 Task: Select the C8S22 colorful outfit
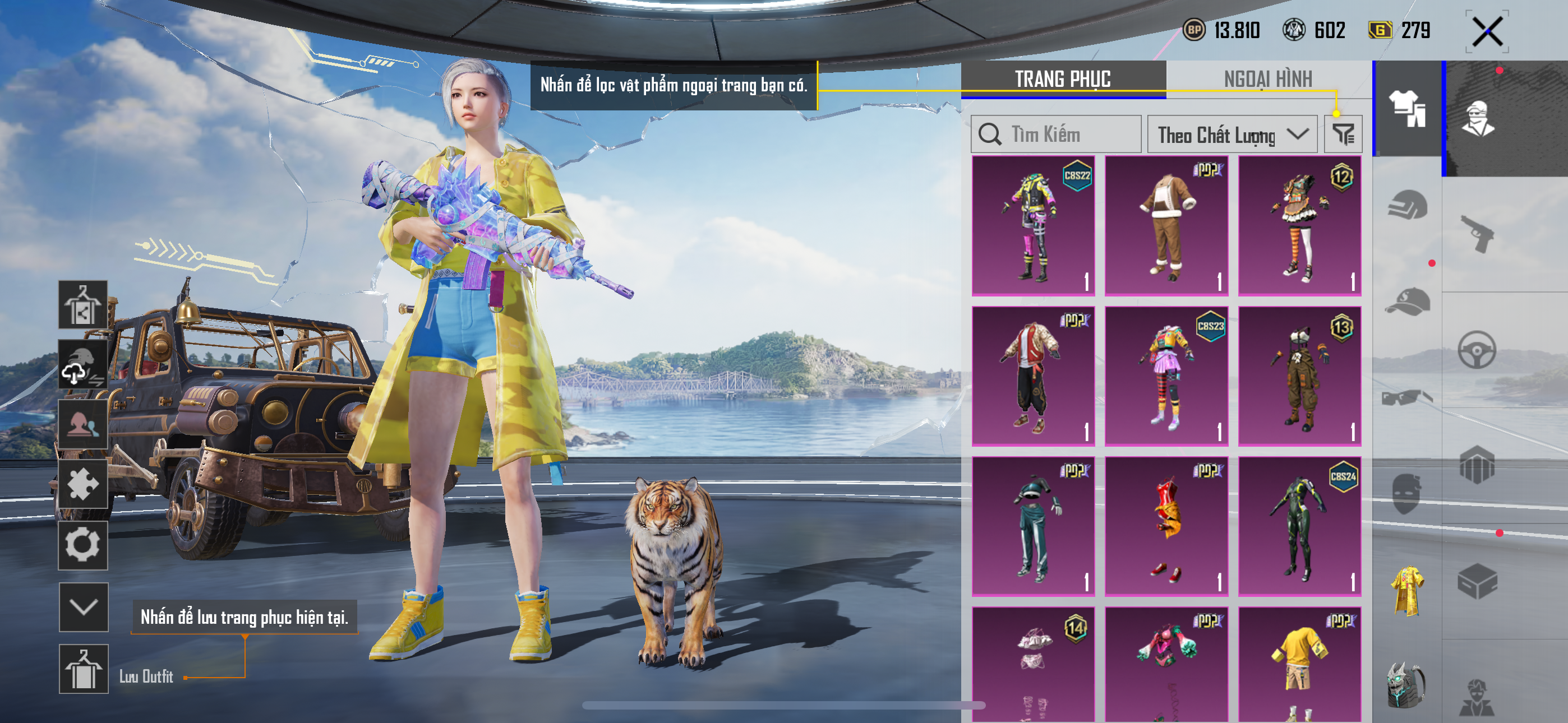point(1033,225)
